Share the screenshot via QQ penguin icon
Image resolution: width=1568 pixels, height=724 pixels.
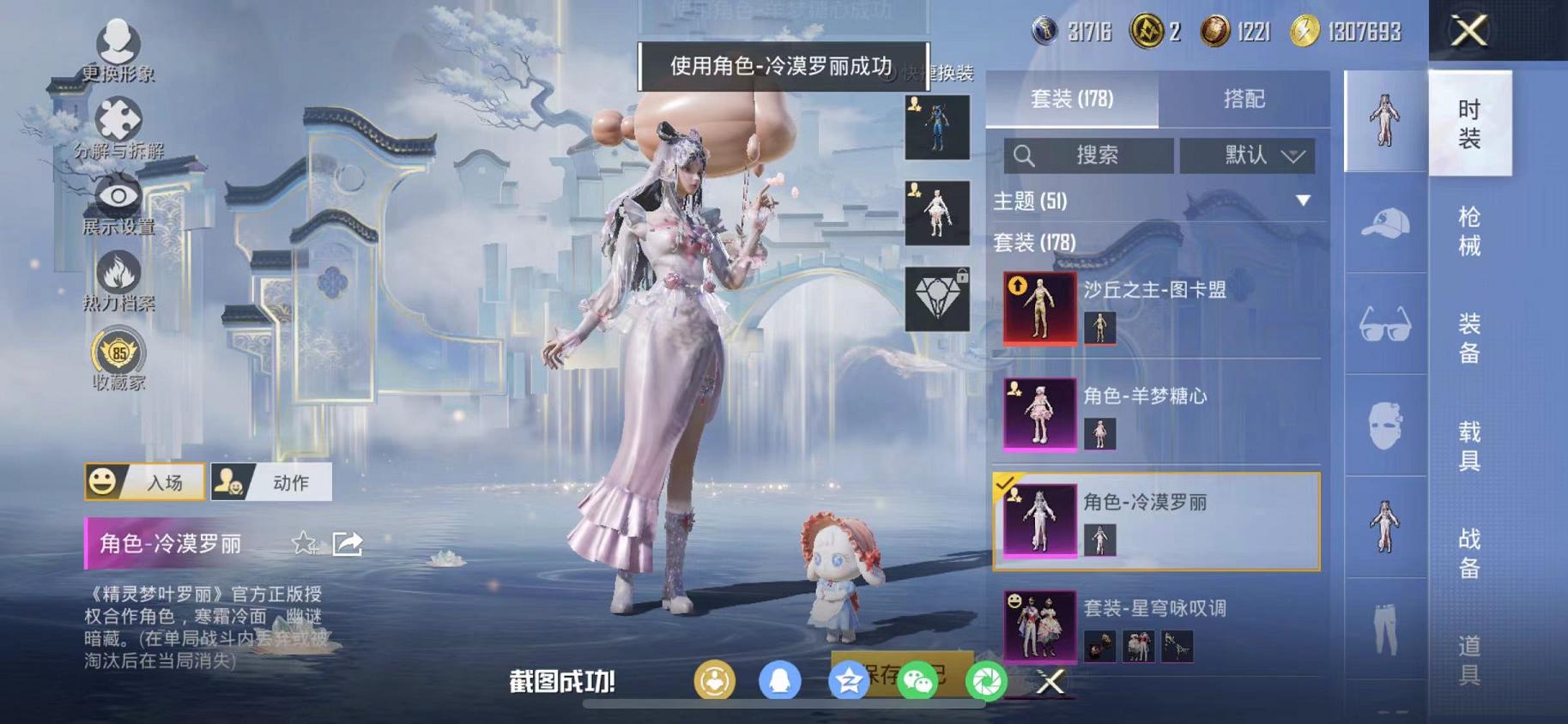coord(779,680)
